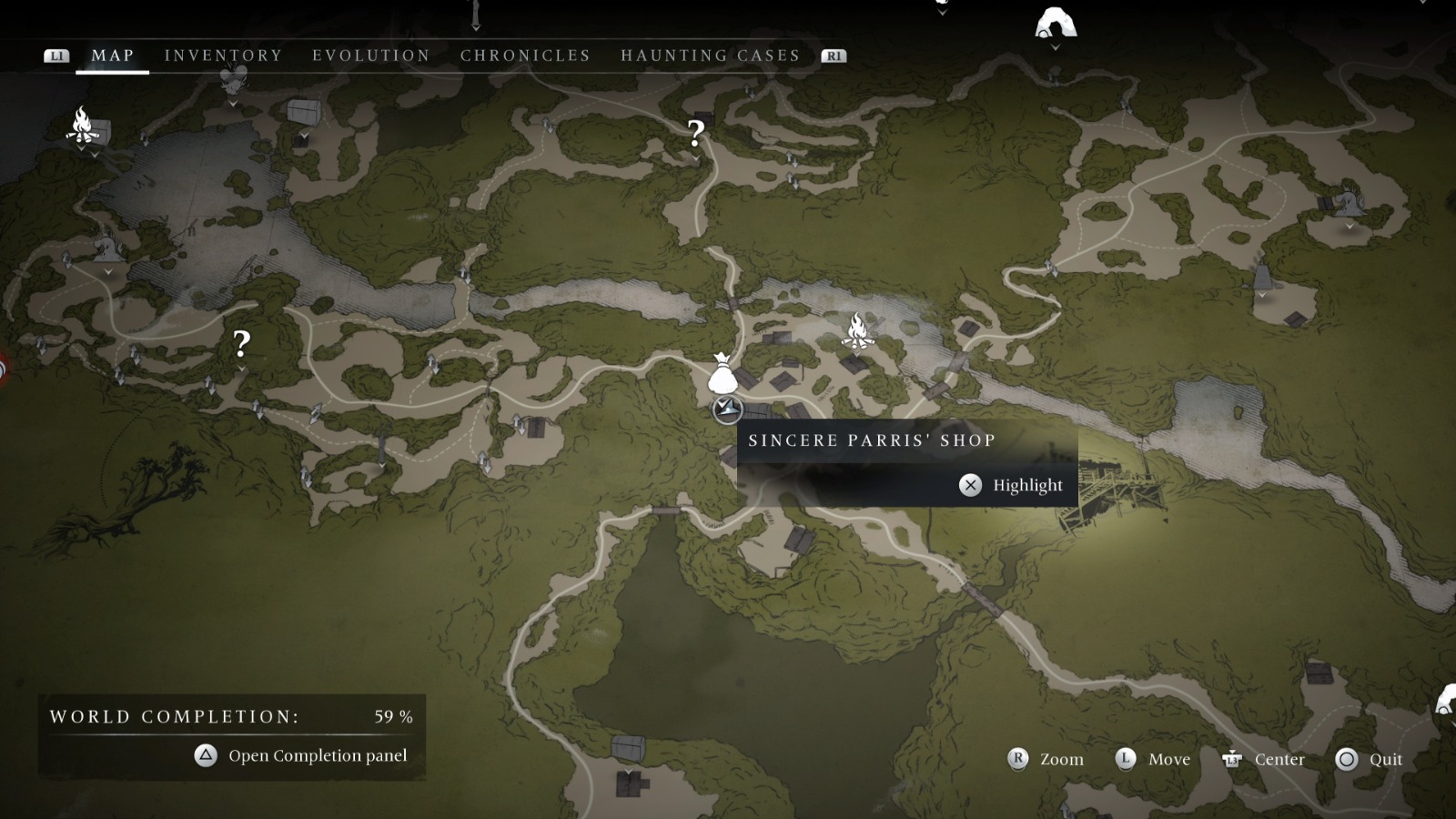This screenshot has width=1456, height=819.
Task: Switch to the INVENTORY tab
Action: point(222,56)
